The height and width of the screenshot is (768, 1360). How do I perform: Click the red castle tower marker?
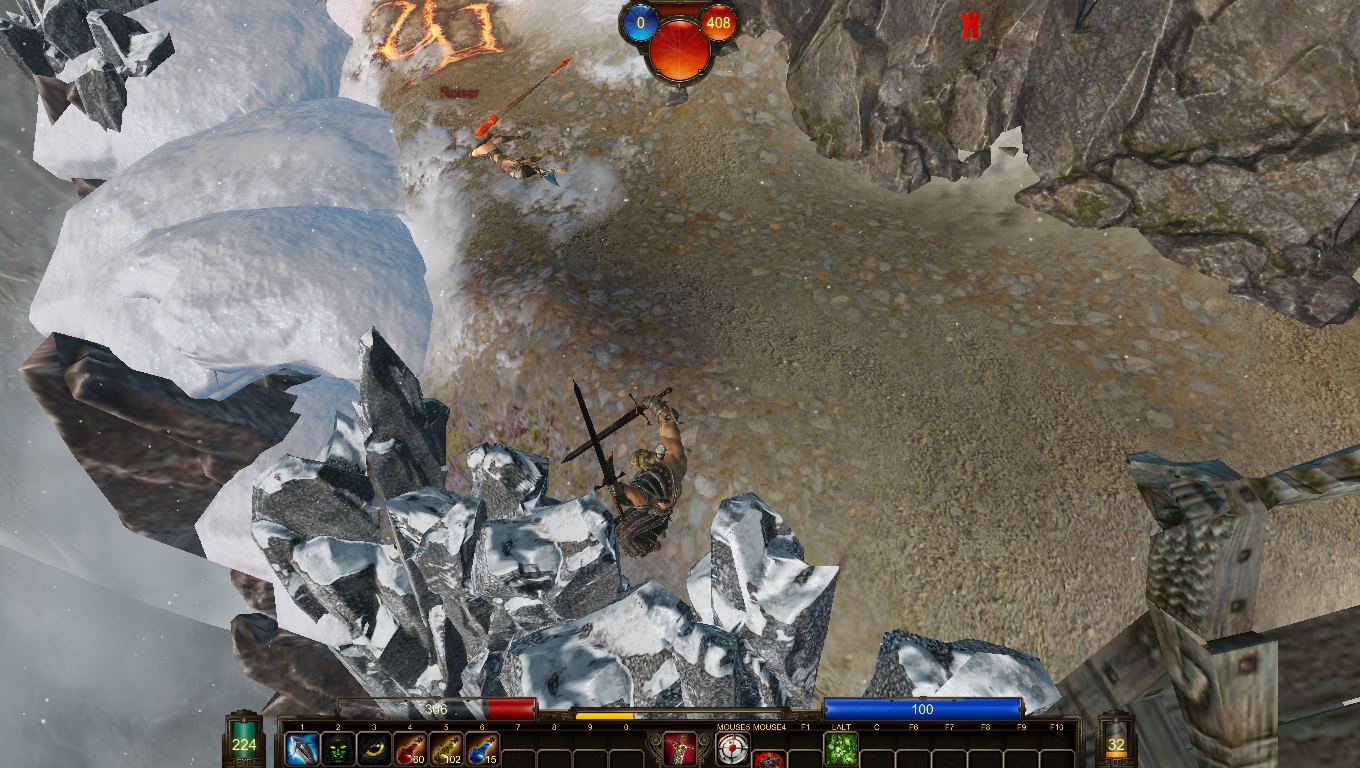(x=969, y=26)
